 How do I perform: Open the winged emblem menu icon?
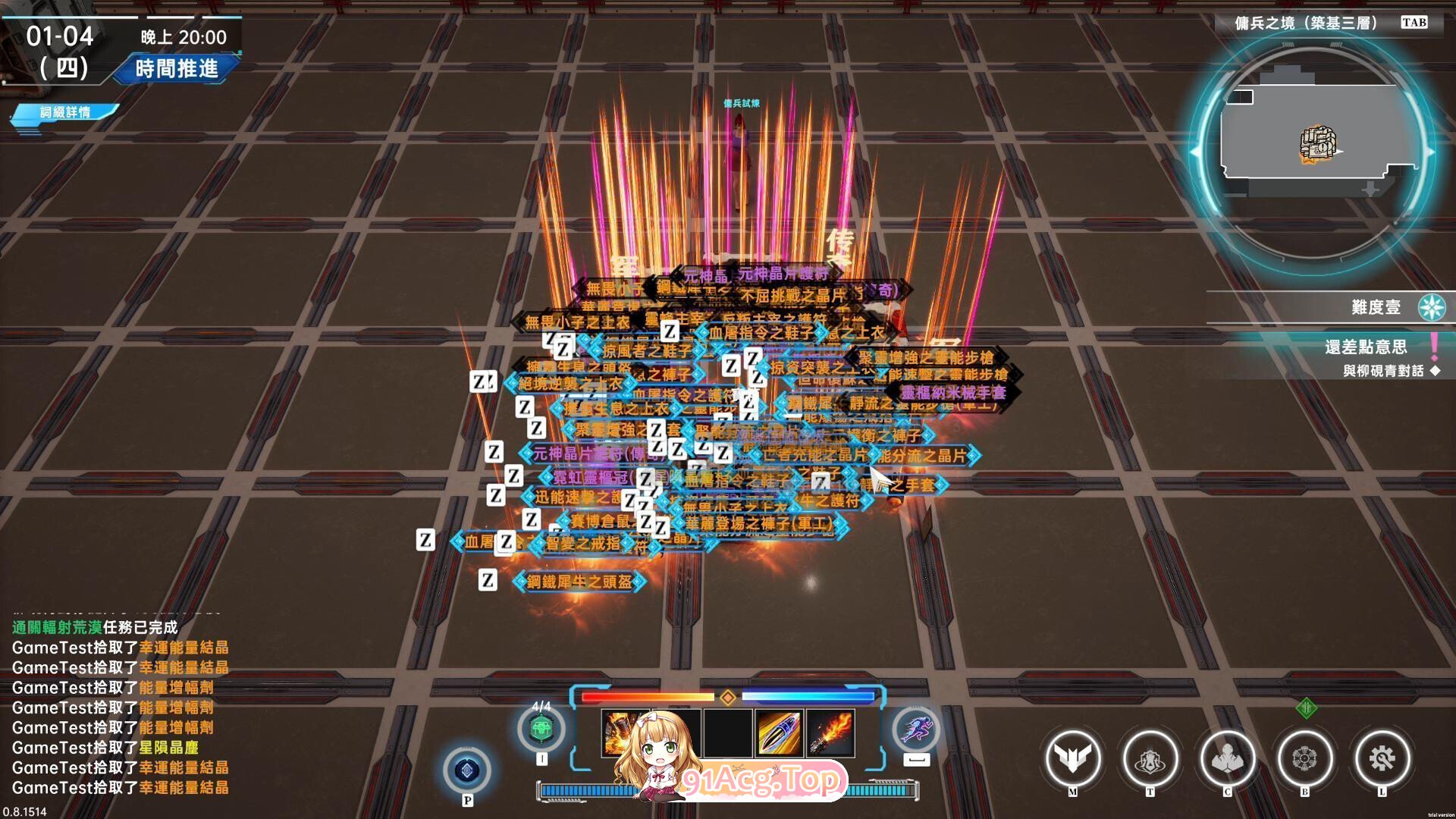tap(1072, 758)
